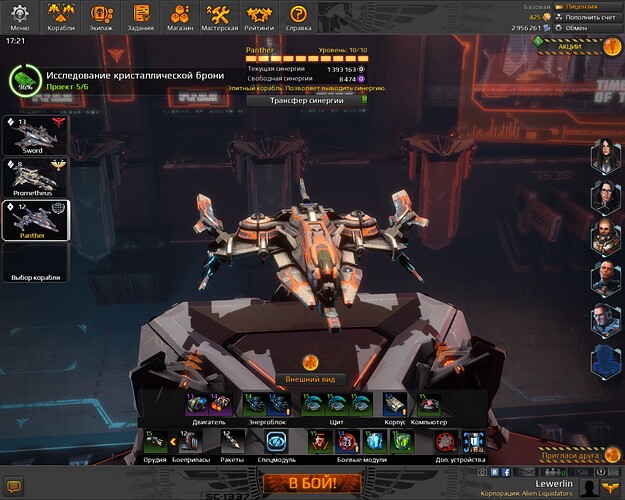Image resolution: width=625 pixels, height=500 pixels.
Task: Open the Экипаж (Crew) section
Action: pos(101,15)
